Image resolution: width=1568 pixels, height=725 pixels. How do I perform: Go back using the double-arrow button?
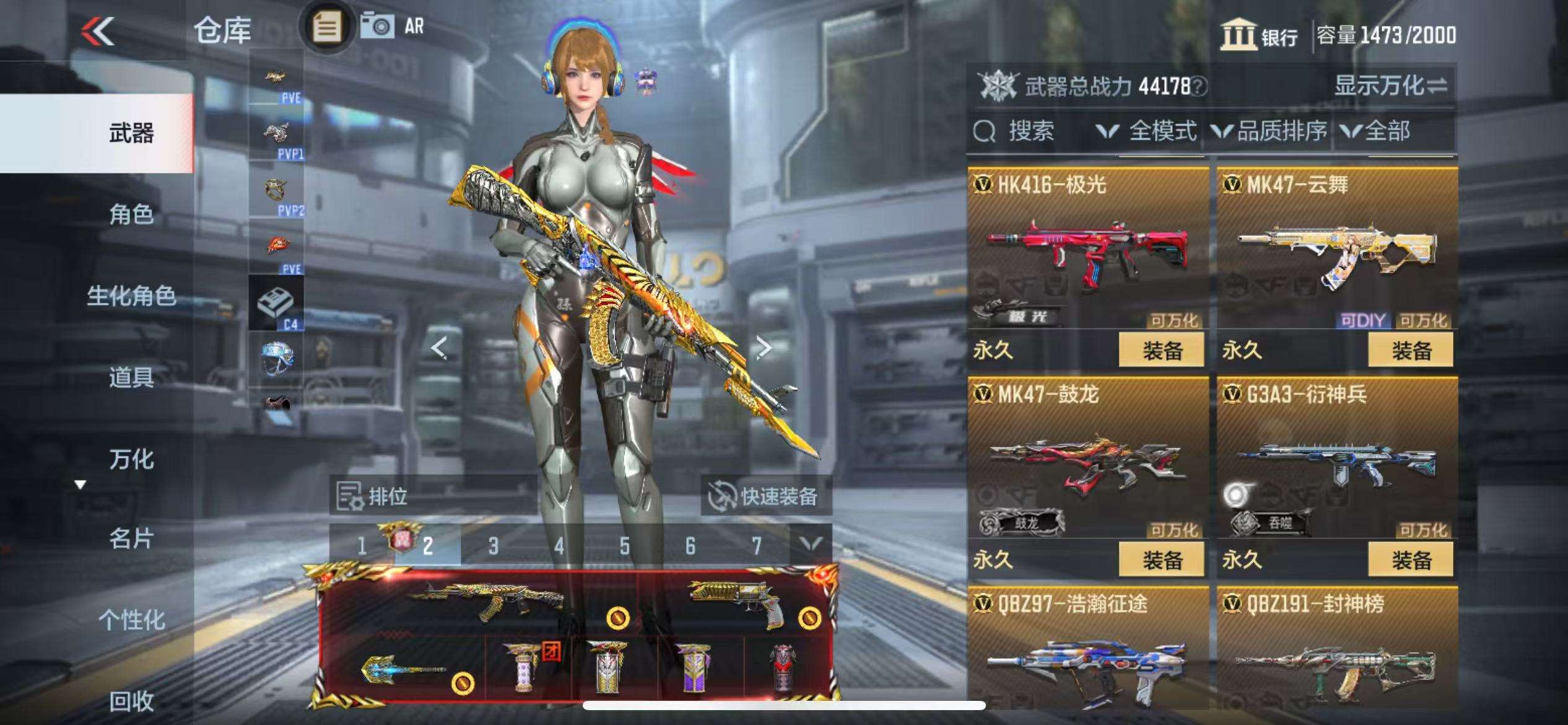click(98, 31)
